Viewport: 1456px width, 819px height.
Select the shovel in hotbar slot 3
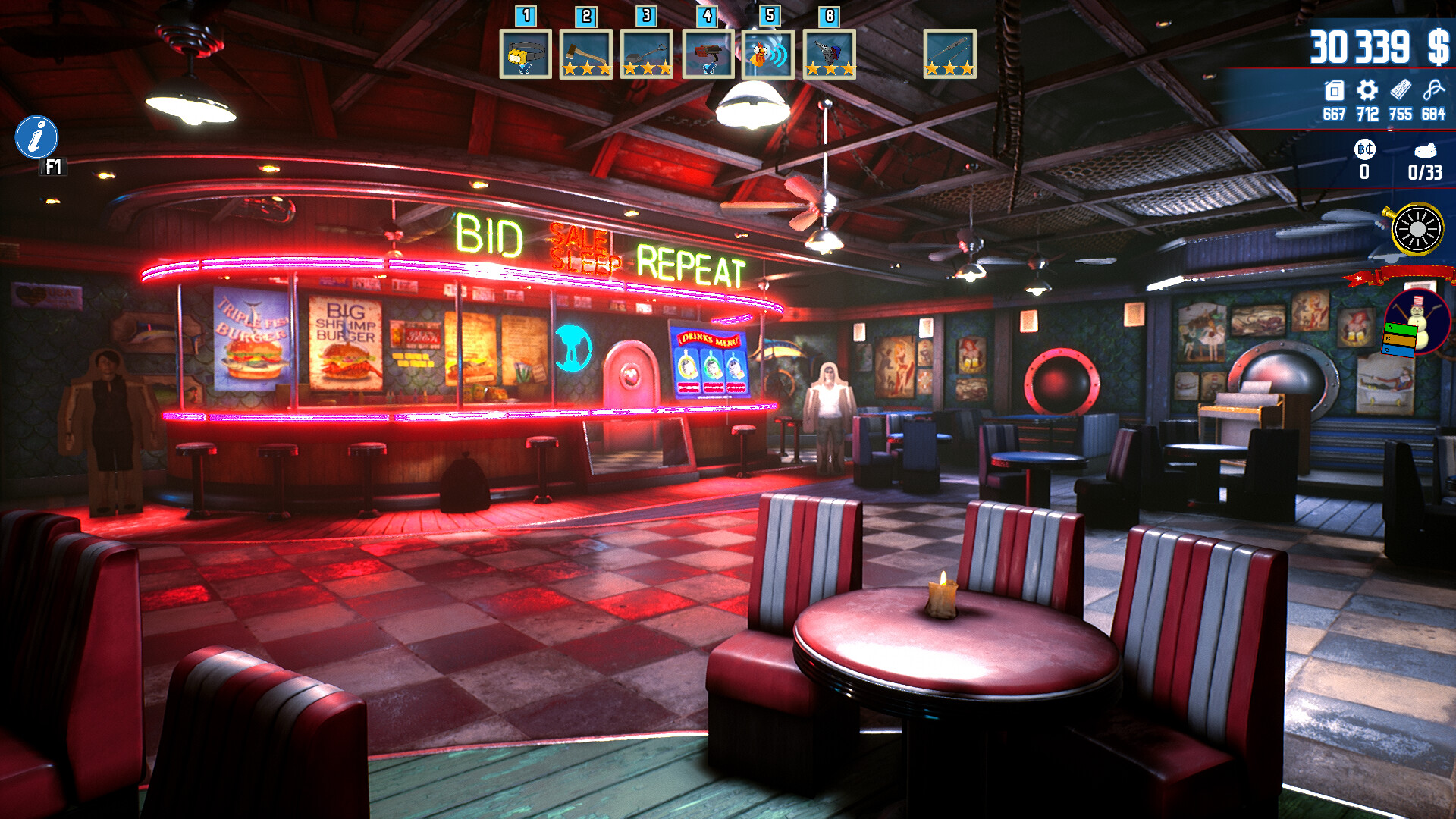pos(647,55)
